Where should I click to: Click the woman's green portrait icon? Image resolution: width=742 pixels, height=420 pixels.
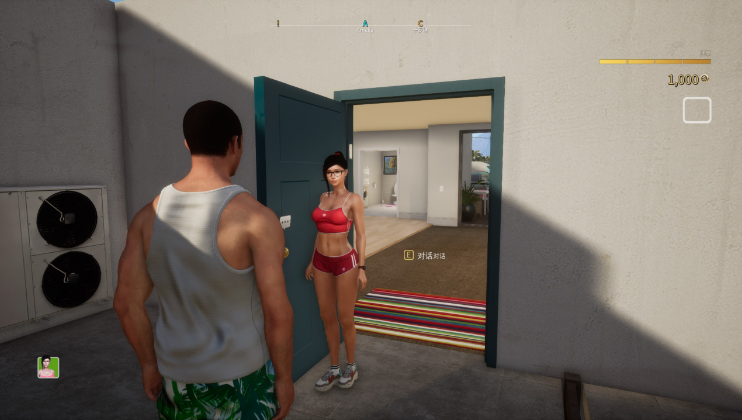[47, 367]
